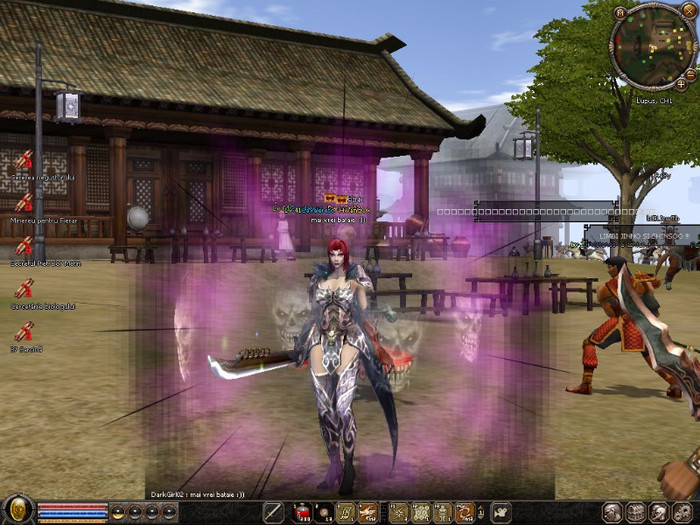Open the topmost quest scroll in the list
This screenshot has width=700, height=525.
(x=23, y=159)
